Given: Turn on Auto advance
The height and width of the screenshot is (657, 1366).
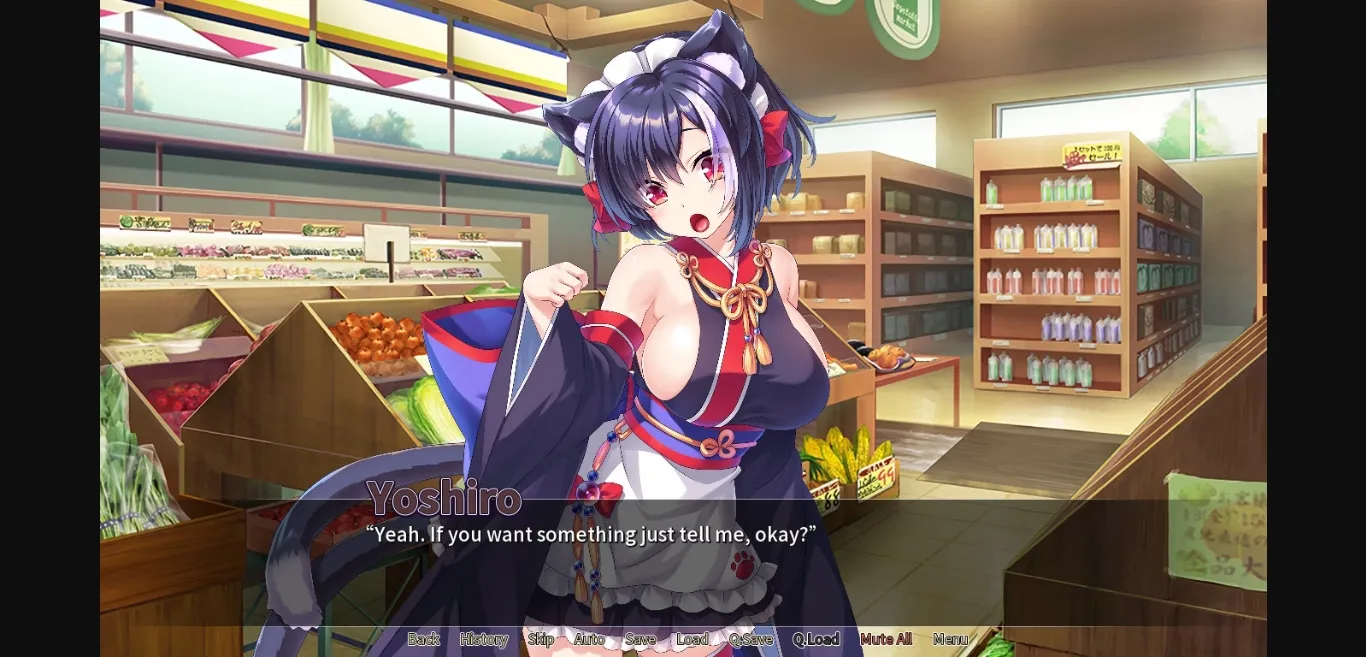Looking at the screenshot, I should [588, 639].
